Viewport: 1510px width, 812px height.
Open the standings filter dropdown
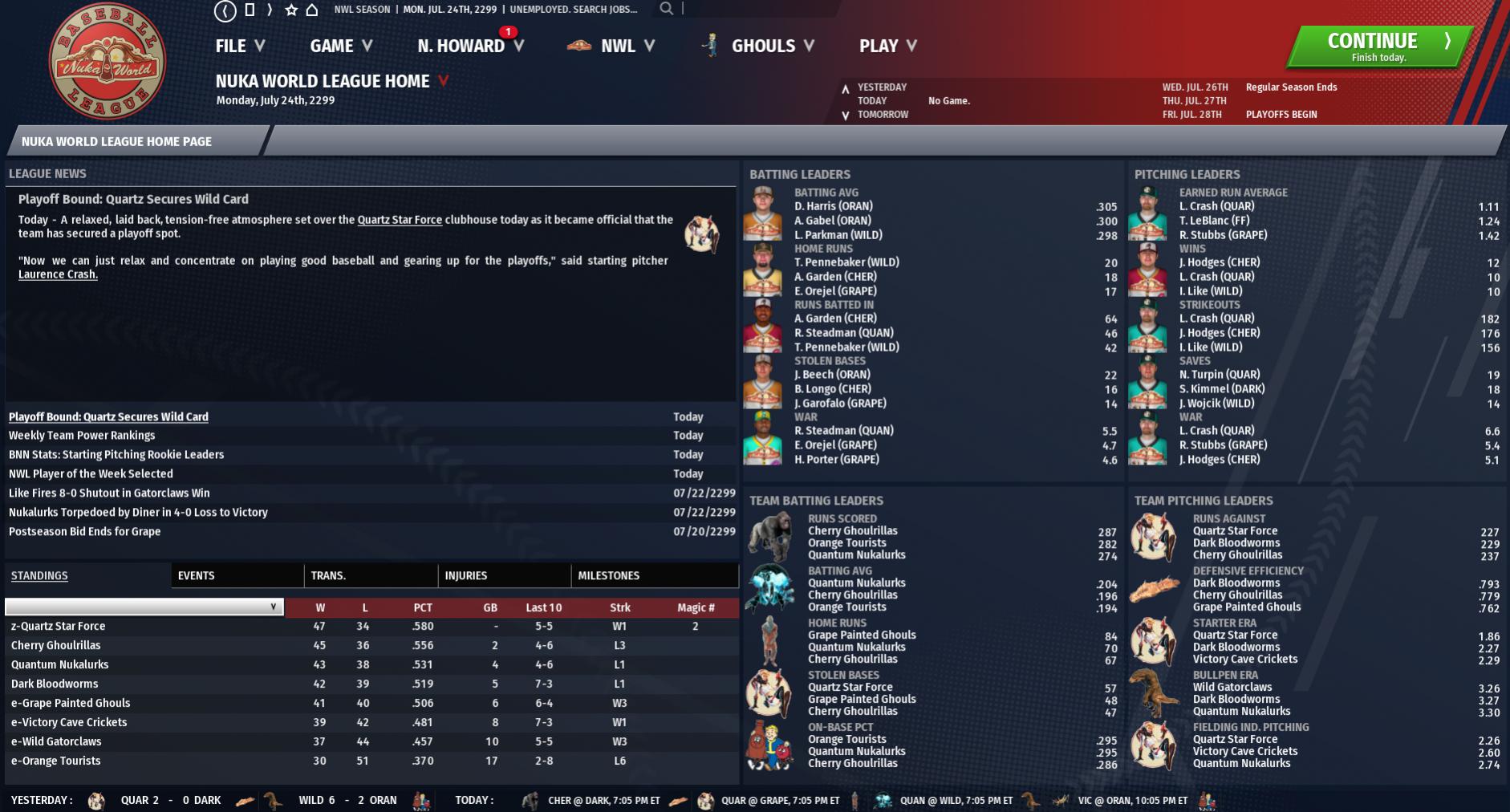(144, 607)
